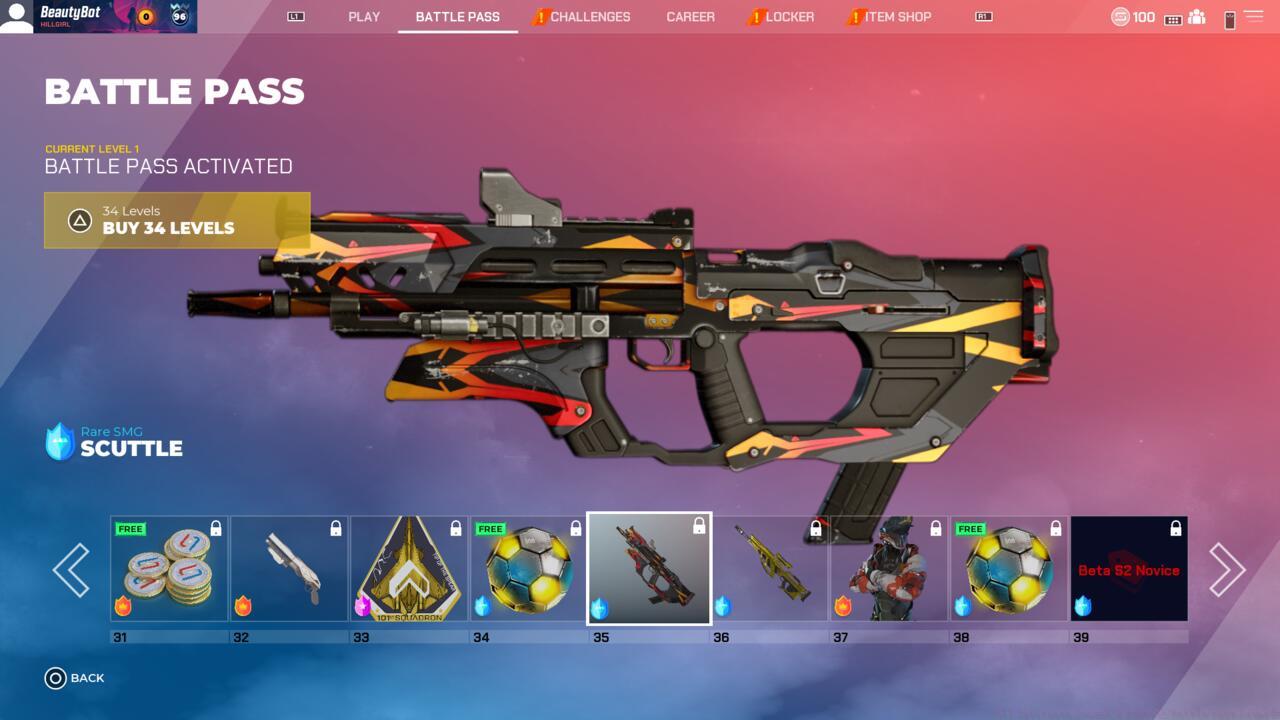Show next battle pass rewards with right arrow
Viewport: 1280px width, 720px height.
click(x=1227, y=570)
